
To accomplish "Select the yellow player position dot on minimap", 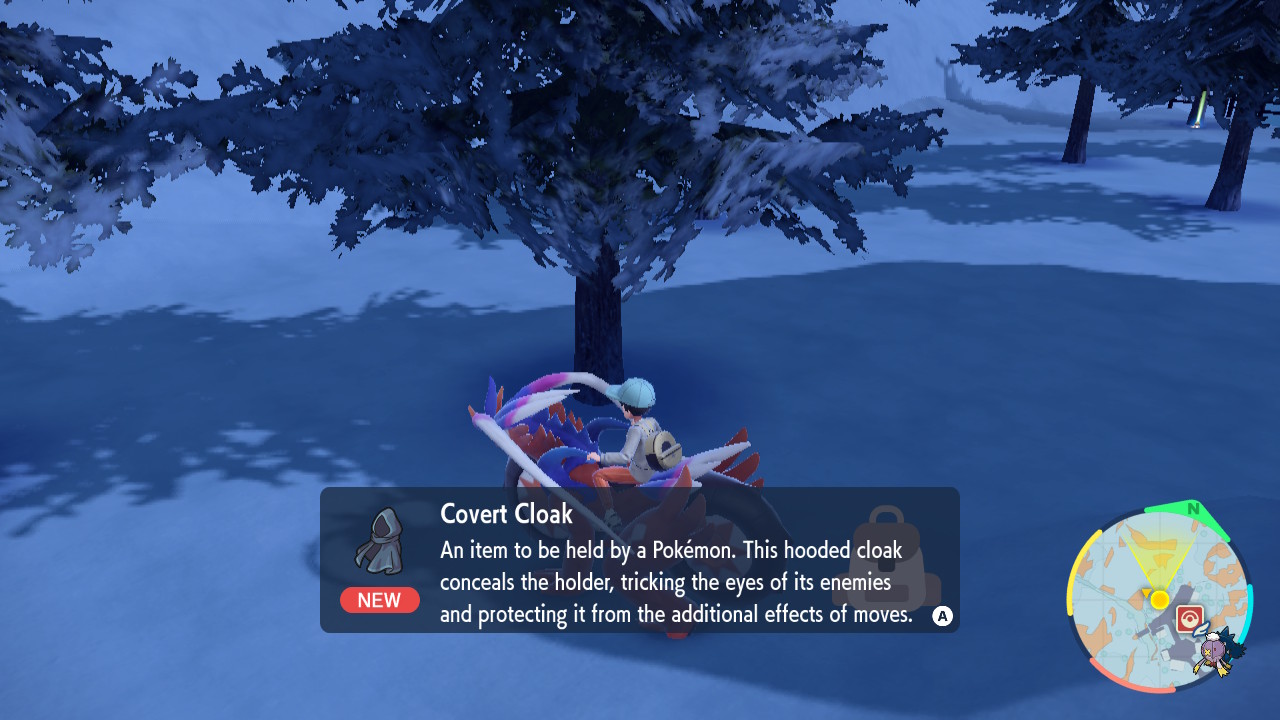I will coord(1160,599).
